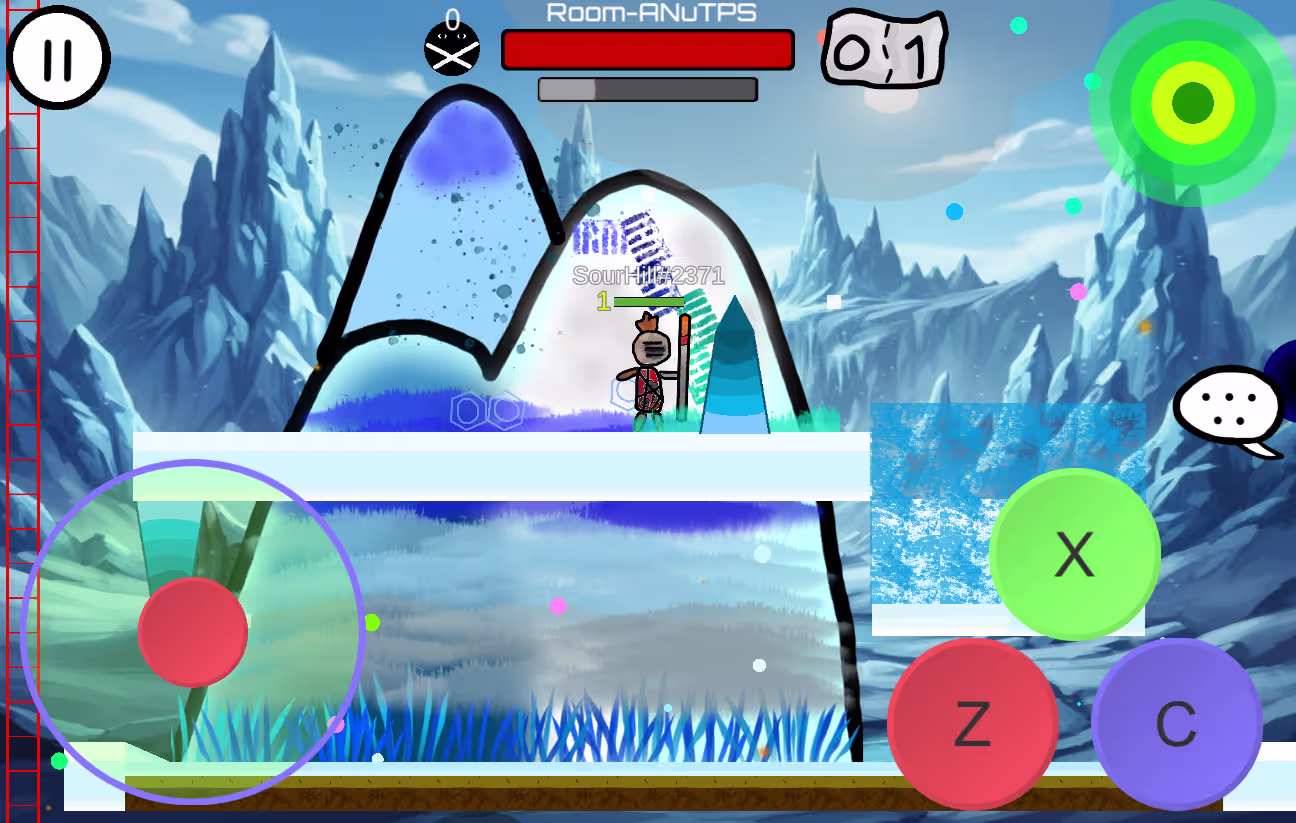The height and width of the screenshot is (823, 1296).
Task: Tap the skull kill counter icon
Action: coord(452,47)
